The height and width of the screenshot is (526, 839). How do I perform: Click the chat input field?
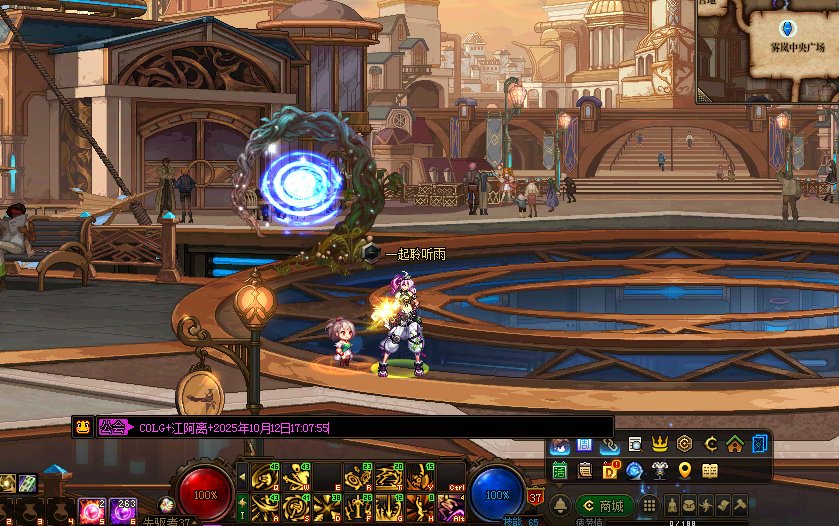(470, 427)
